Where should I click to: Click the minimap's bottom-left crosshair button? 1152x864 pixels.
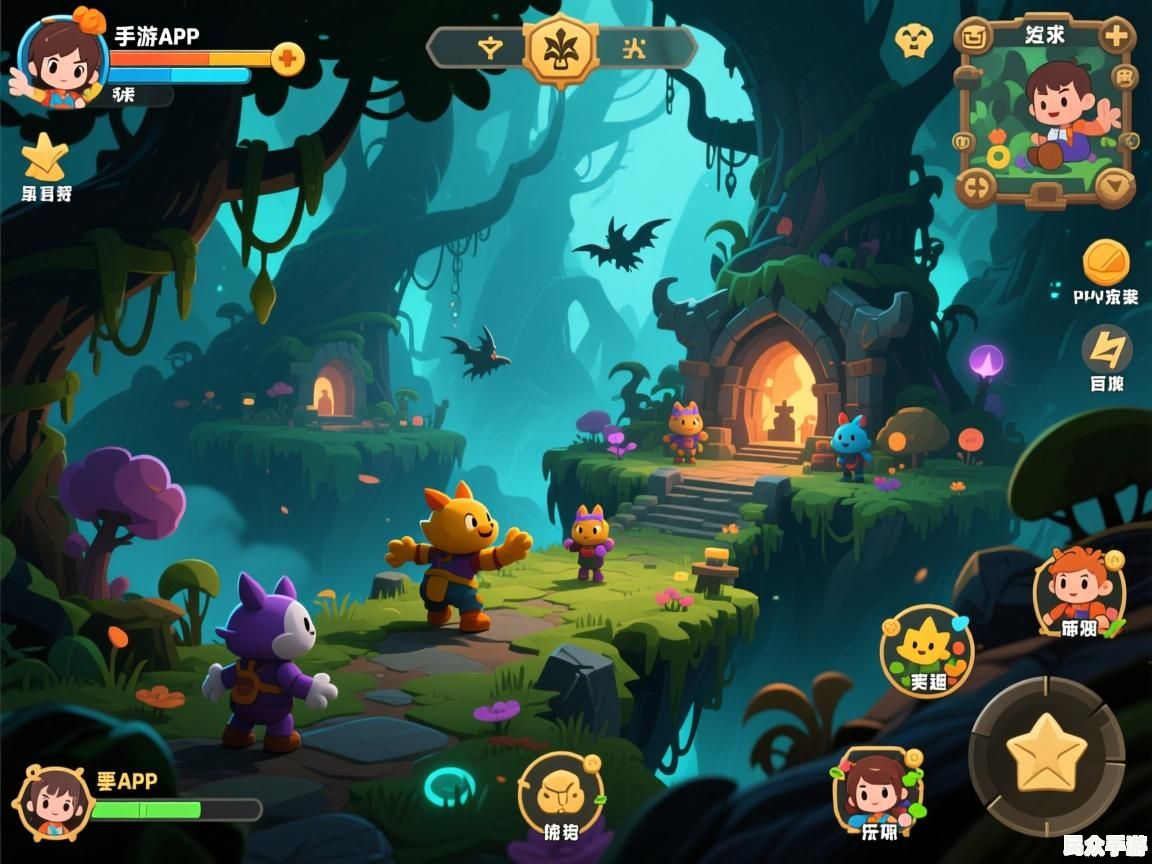pyautogui.click(x=976, y=185)
